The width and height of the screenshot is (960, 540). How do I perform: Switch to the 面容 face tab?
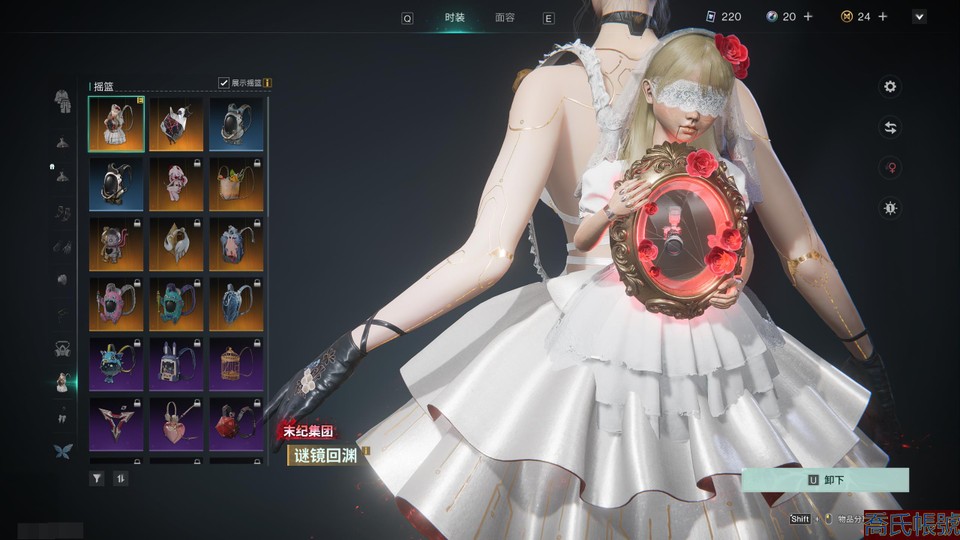505,17
